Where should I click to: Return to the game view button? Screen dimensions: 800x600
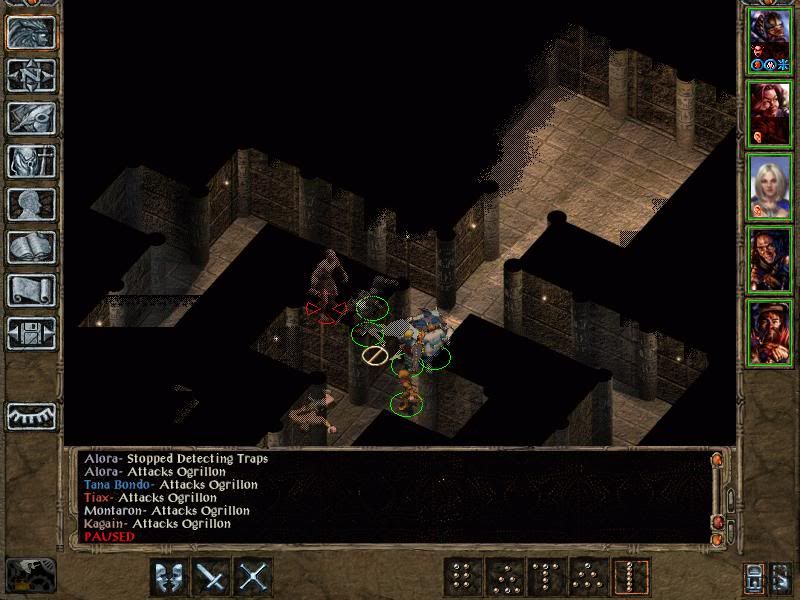[31, 33]
